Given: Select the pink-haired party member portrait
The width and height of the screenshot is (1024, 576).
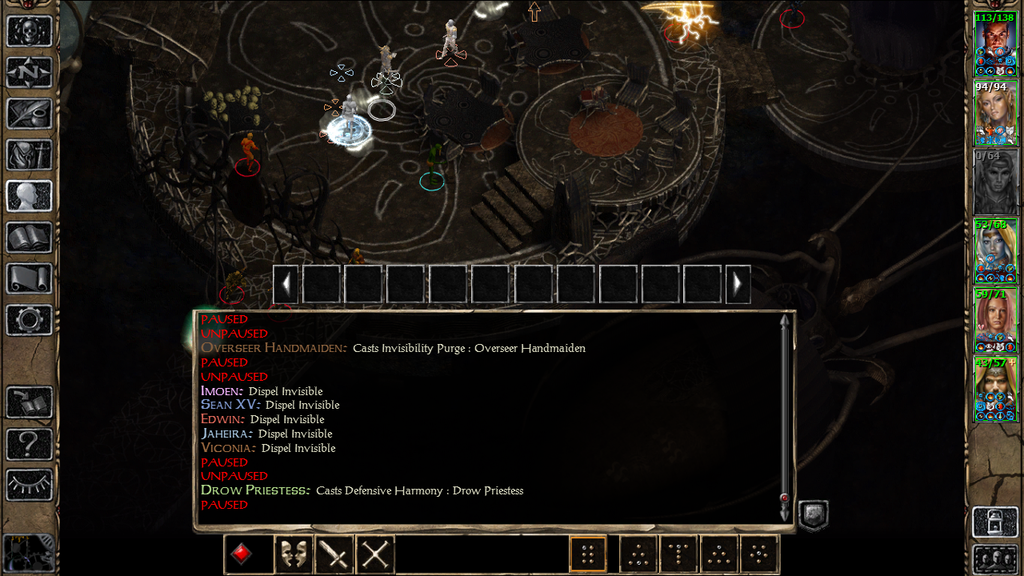Looking at the screenshot, I should pos(995,320).
